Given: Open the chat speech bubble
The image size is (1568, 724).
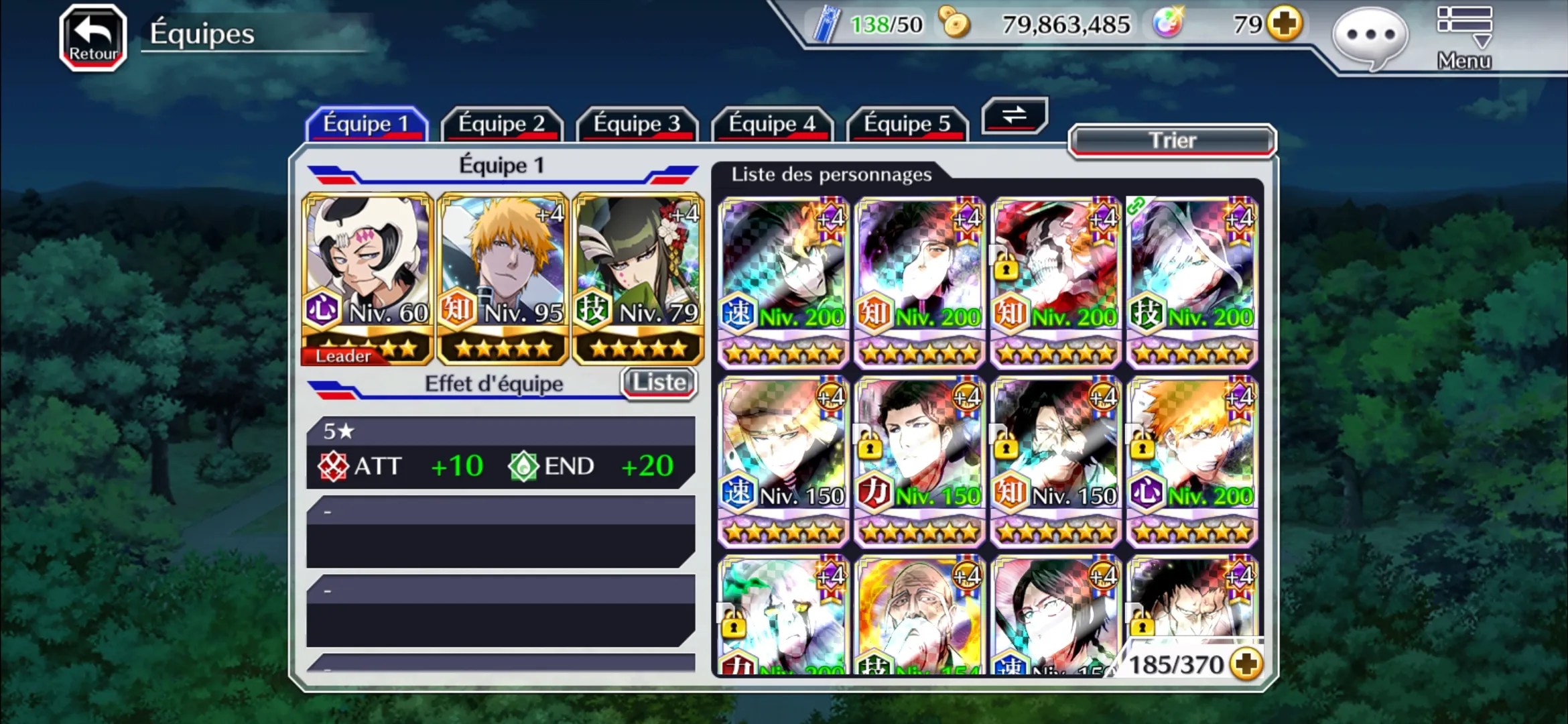Looking at the screenshot, I should pyautogui.click(x=1370, y=36).
